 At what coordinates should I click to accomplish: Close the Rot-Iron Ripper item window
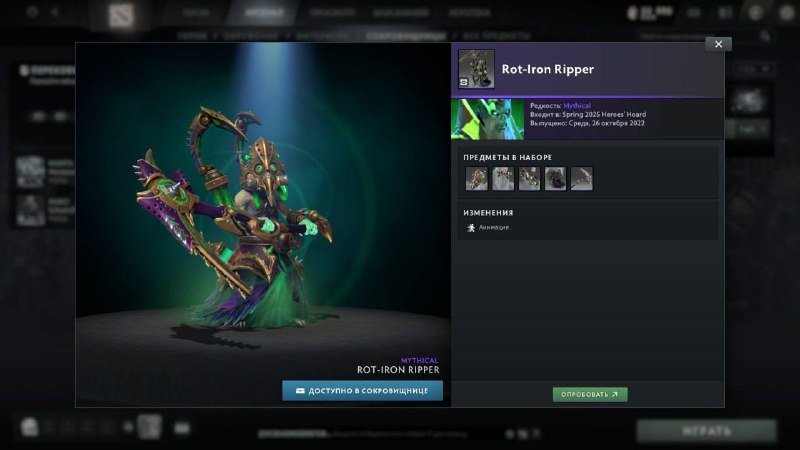tap(718, 44)
